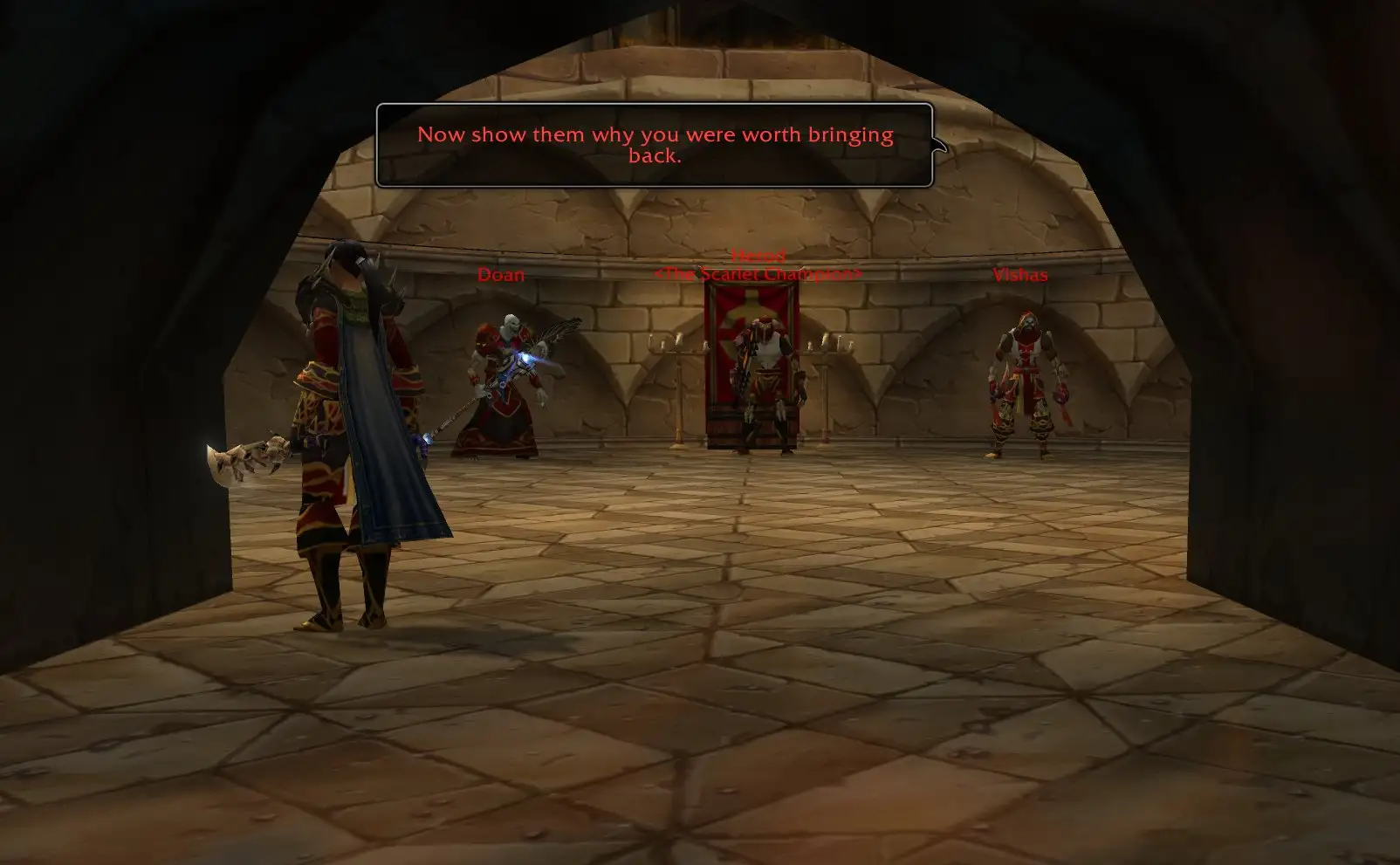The height and width of the screenshot is (865, 1400).
Task: Select the Doan name label
Action: (x=501, y=275)
